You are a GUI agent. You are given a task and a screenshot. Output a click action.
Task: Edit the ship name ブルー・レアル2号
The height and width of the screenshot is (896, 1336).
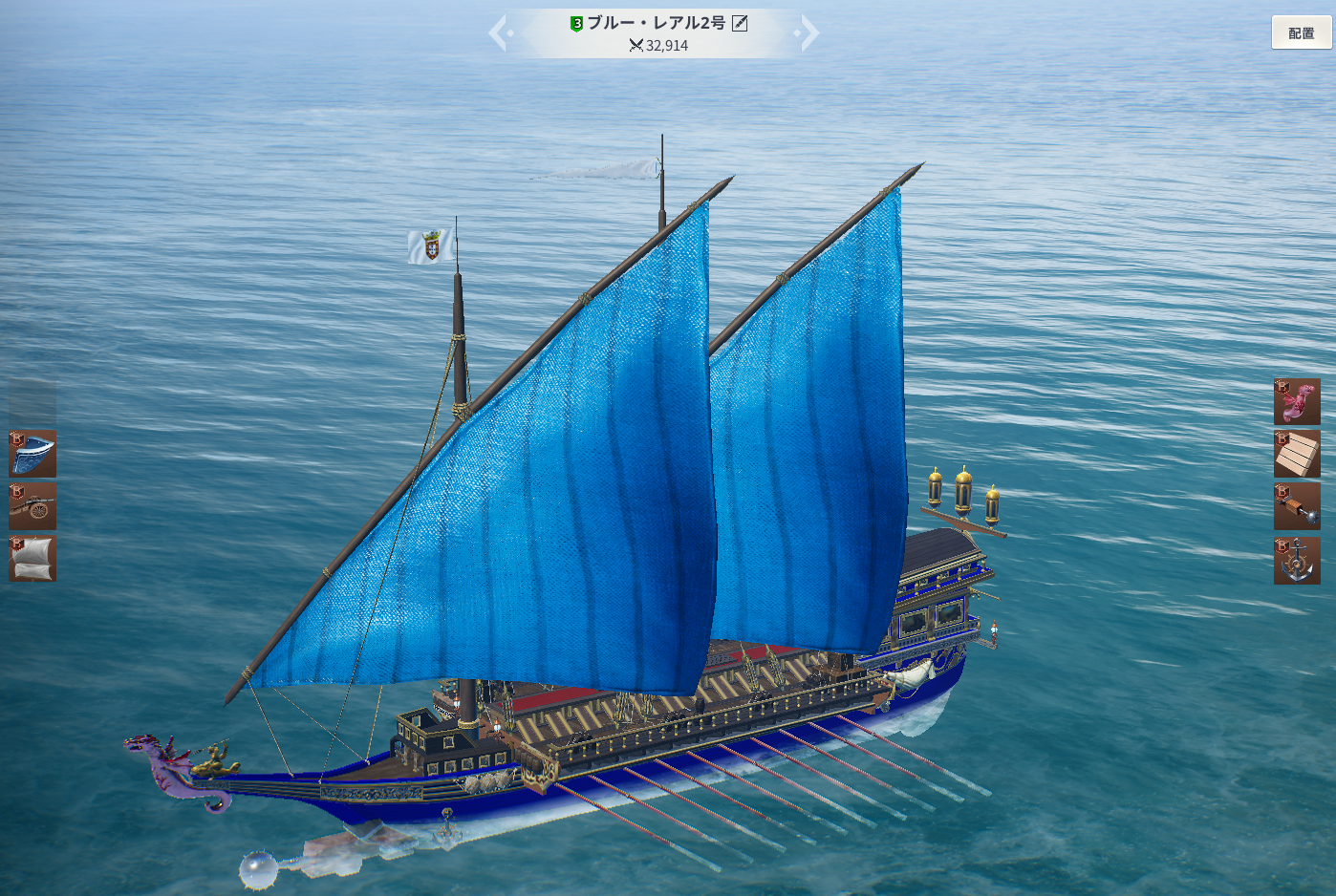[740, 24]
